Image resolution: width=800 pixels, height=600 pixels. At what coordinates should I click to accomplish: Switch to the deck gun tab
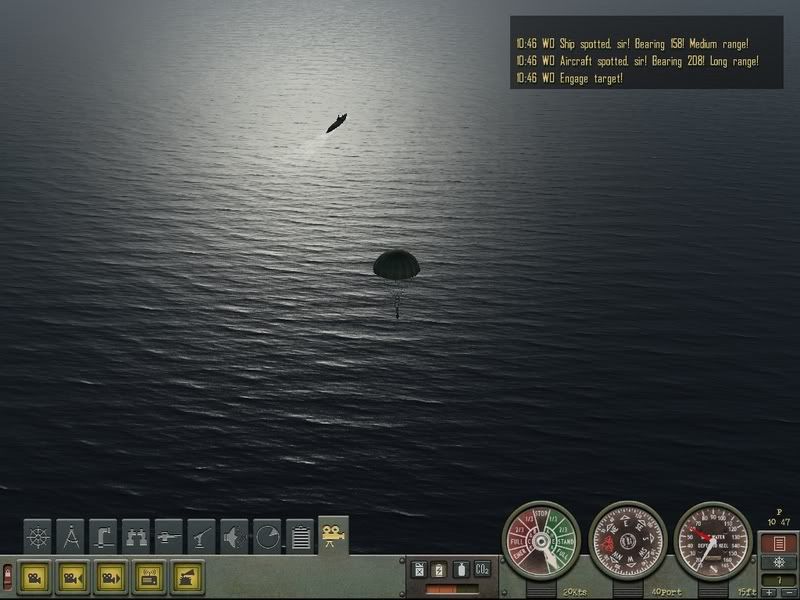coord(202,536)
